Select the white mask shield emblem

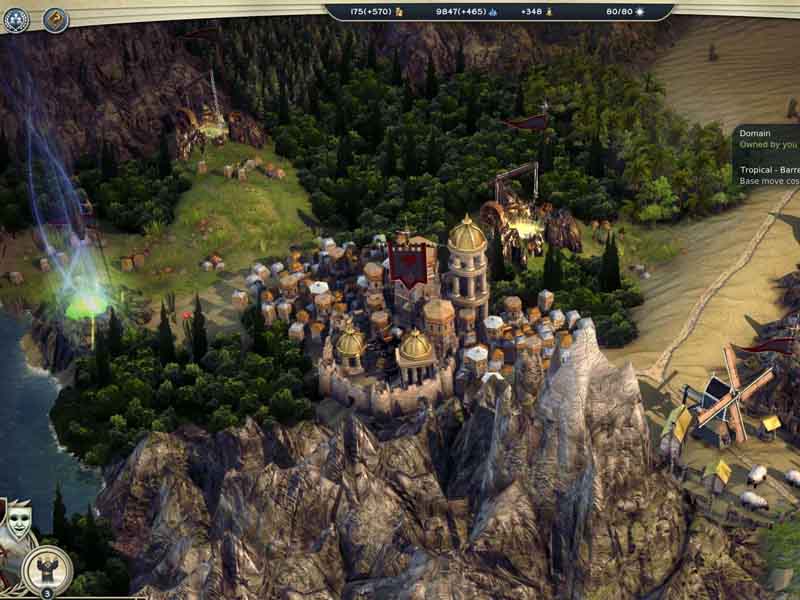17,516
